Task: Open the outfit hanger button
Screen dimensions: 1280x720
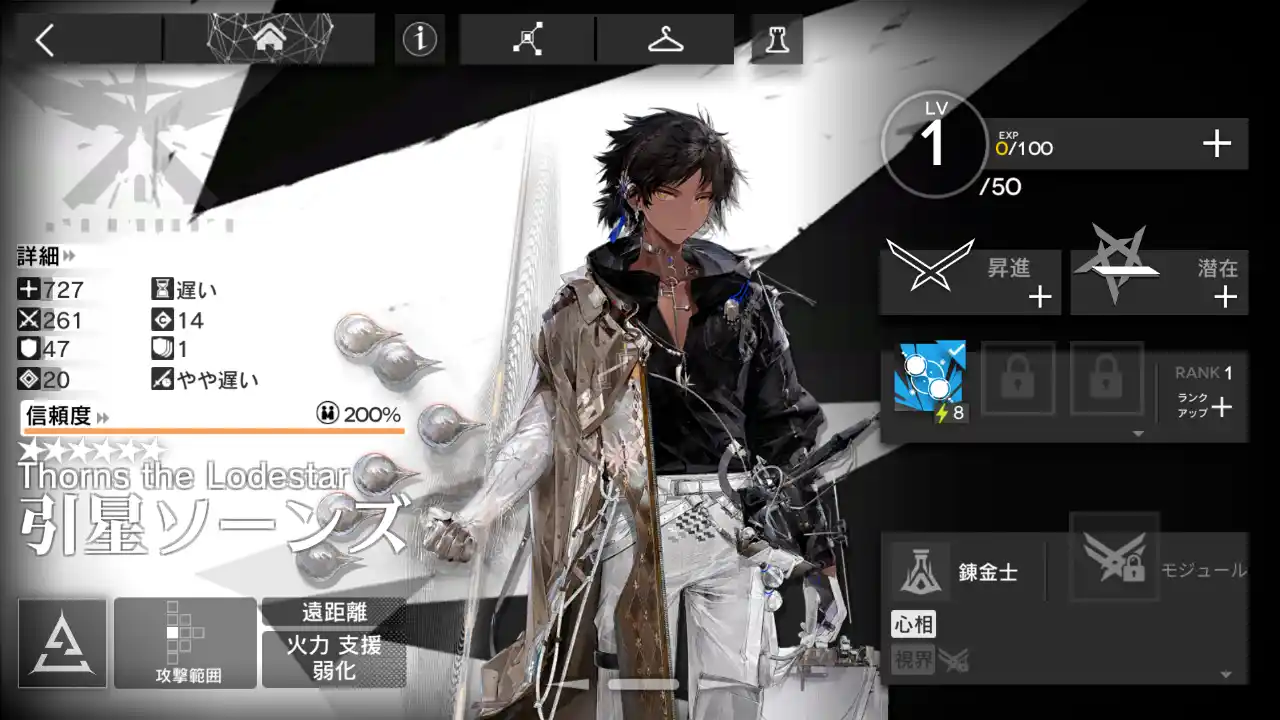Action: pyautogui.click(x=664, y=40)
